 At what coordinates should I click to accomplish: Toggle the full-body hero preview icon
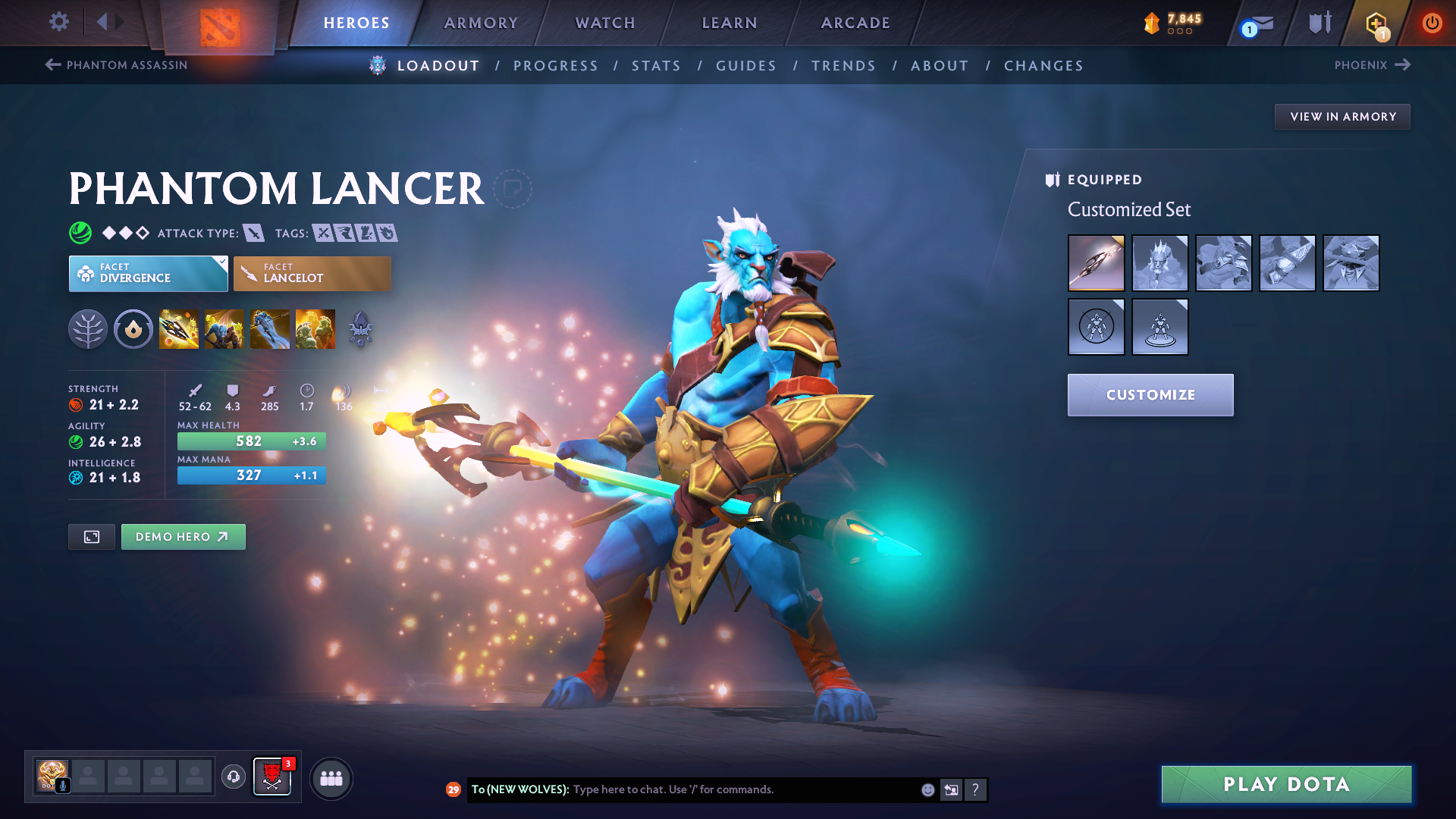tap(91, 536)
